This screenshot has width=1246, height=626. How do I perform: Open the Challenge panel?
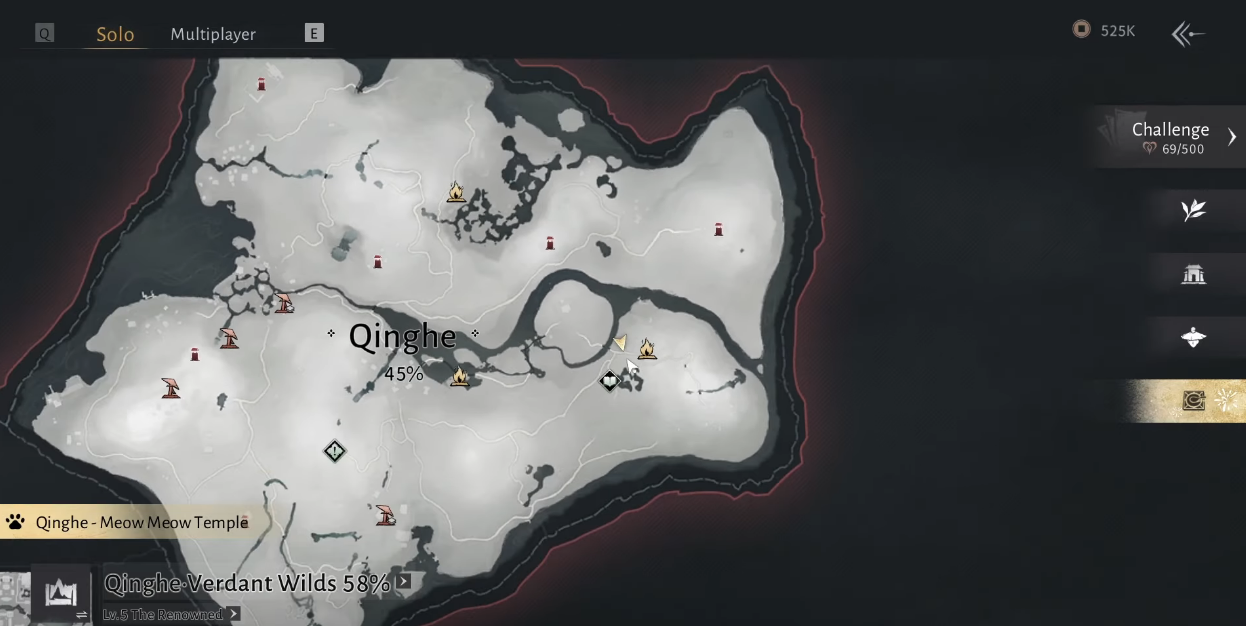click(x=1171, y=137)
